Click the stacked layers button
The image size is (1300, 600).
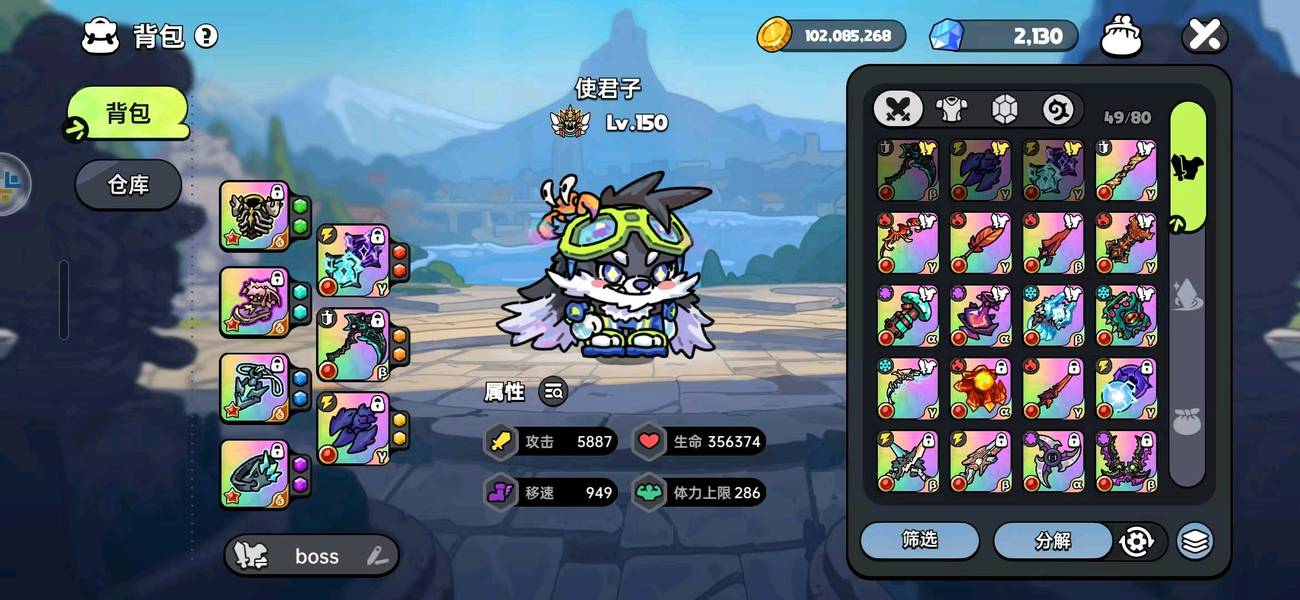pyautogui.click(x=1195, y=541)
